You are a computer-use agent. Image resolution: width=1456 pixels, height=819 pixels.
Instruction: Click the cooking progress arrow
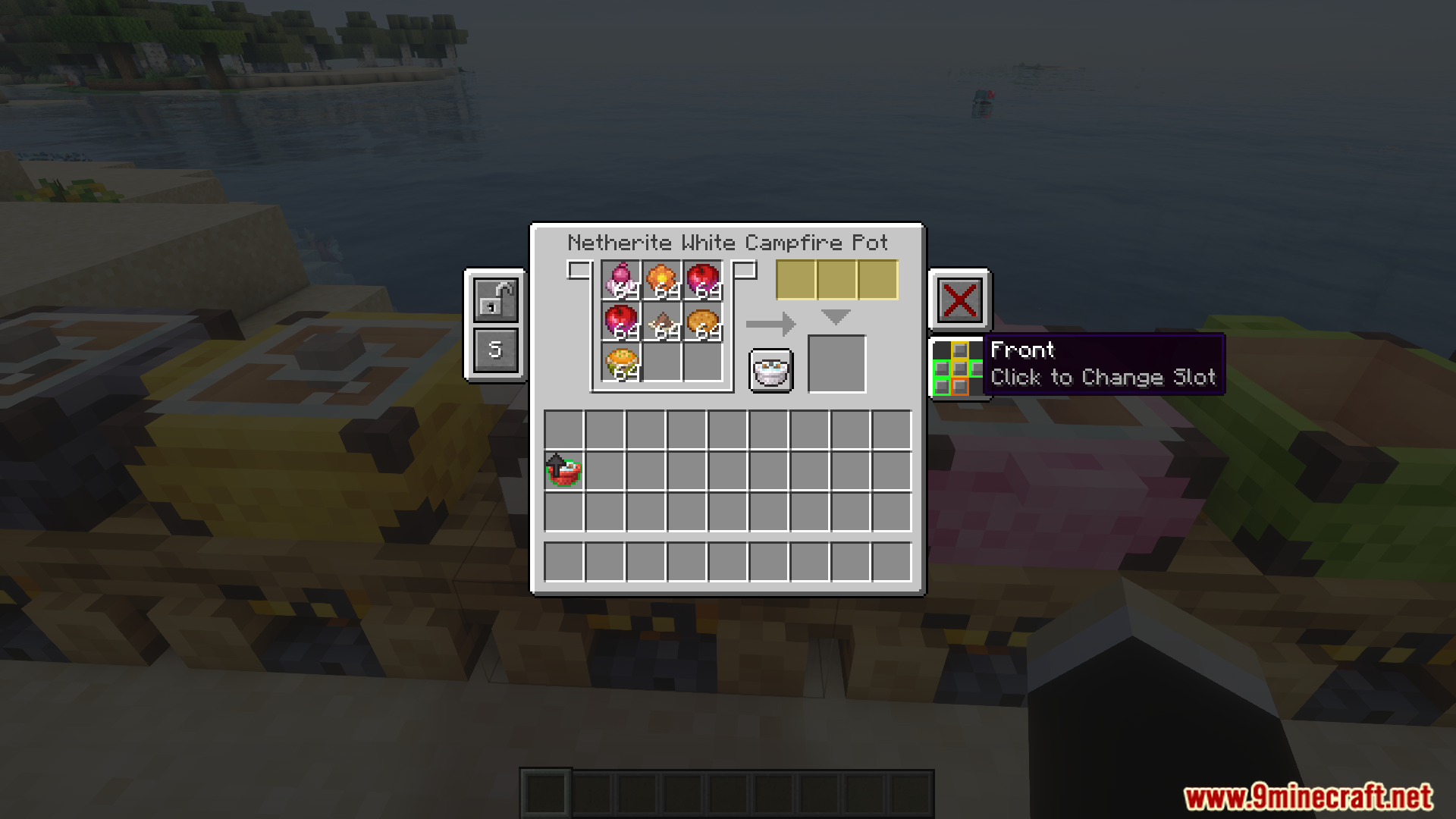[x=770, y=322]
